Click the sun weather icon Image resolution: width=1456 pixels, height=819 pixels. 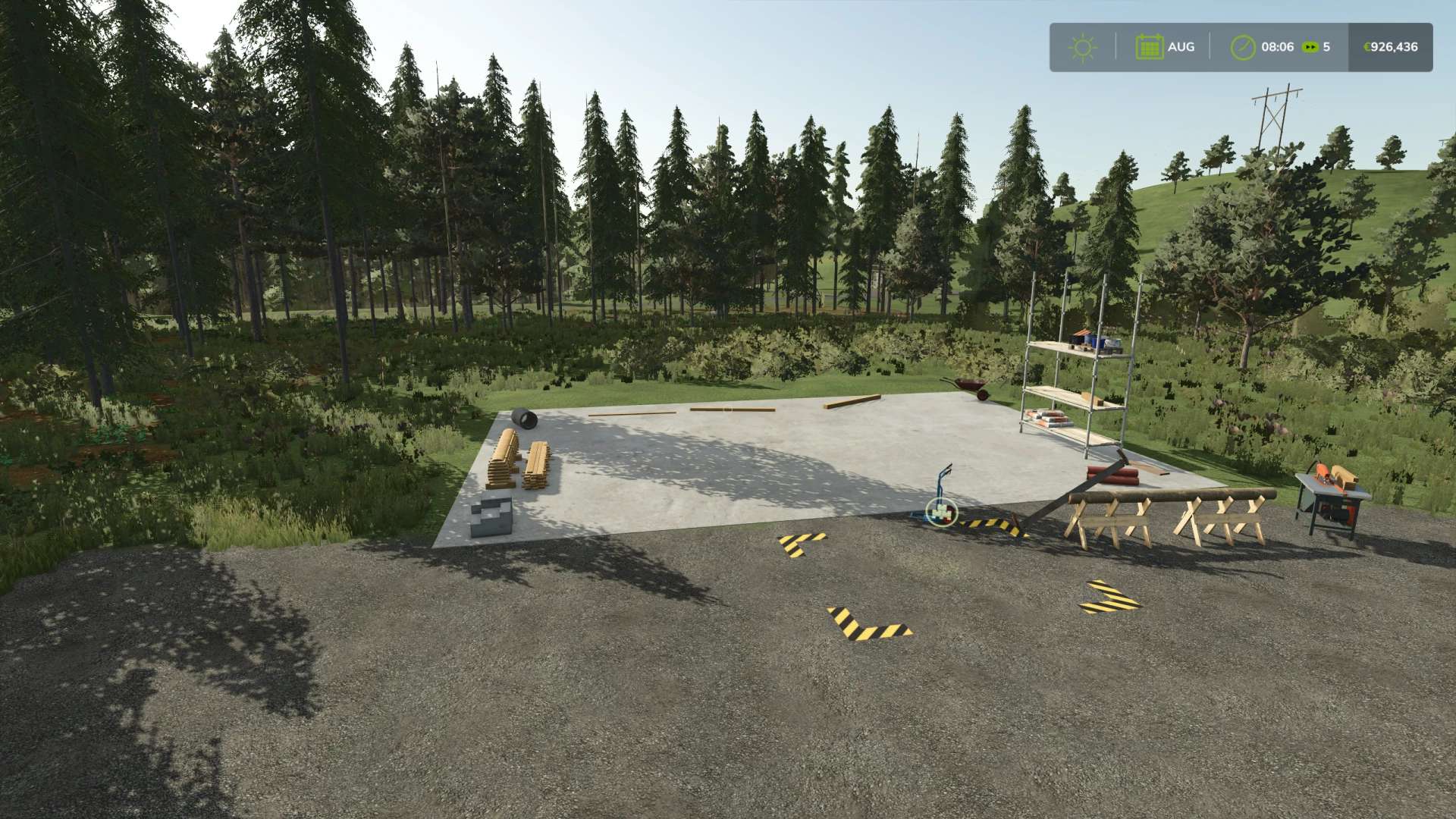[1082, 47]
